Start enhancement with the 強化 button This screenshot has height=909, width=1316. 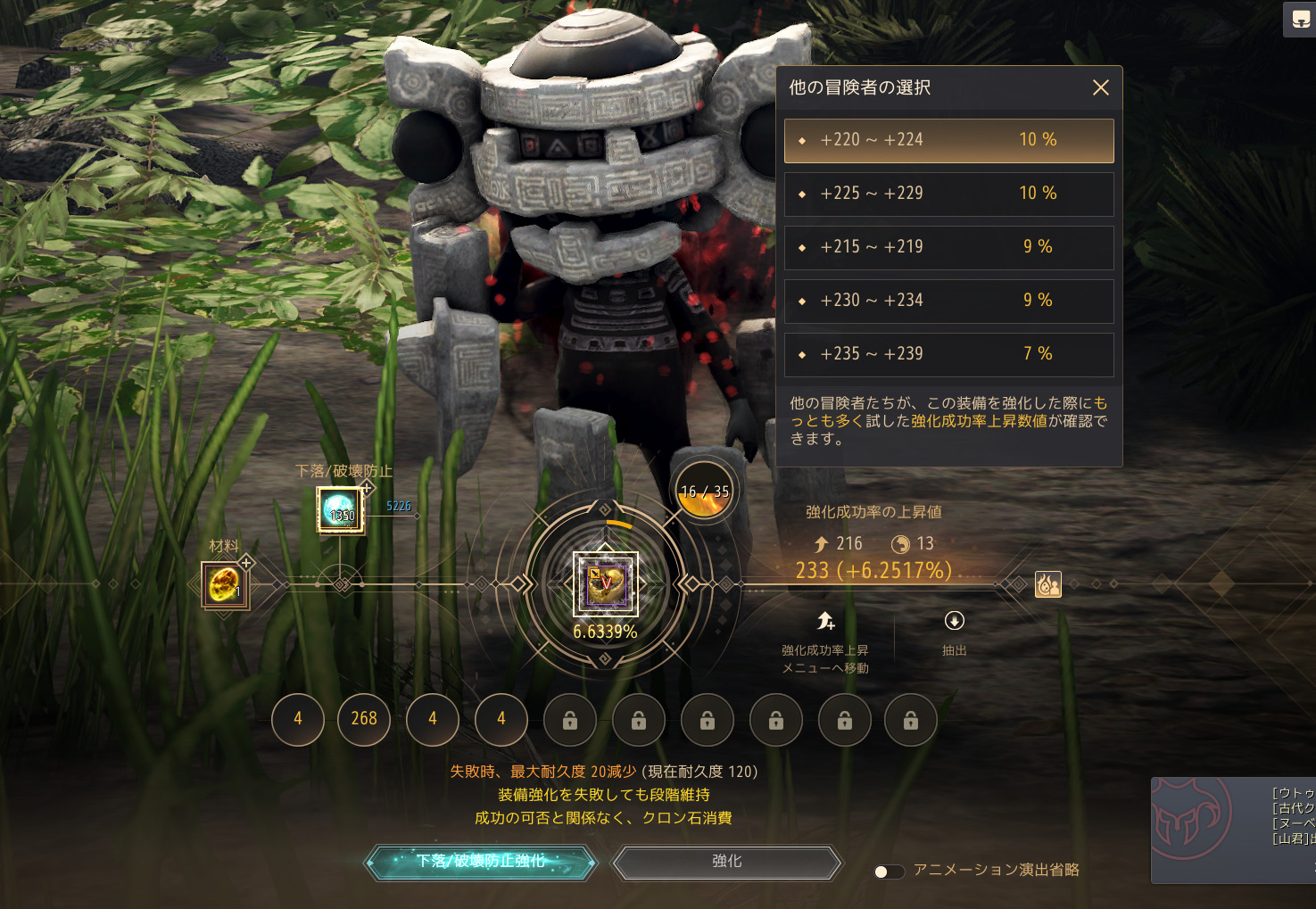pyautogui.click(x=726, y=862)
